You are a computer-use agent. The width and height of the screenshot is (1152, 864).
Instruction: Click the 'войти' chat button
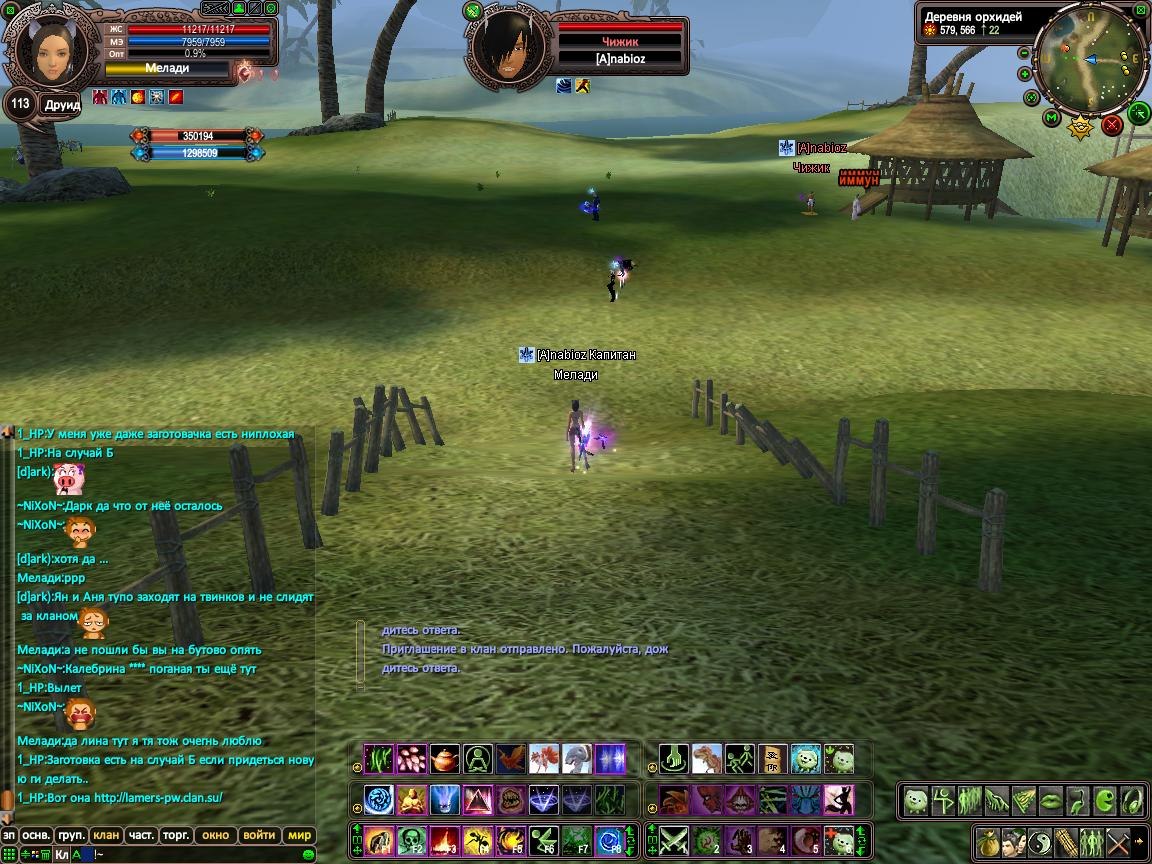coord(259,835)
